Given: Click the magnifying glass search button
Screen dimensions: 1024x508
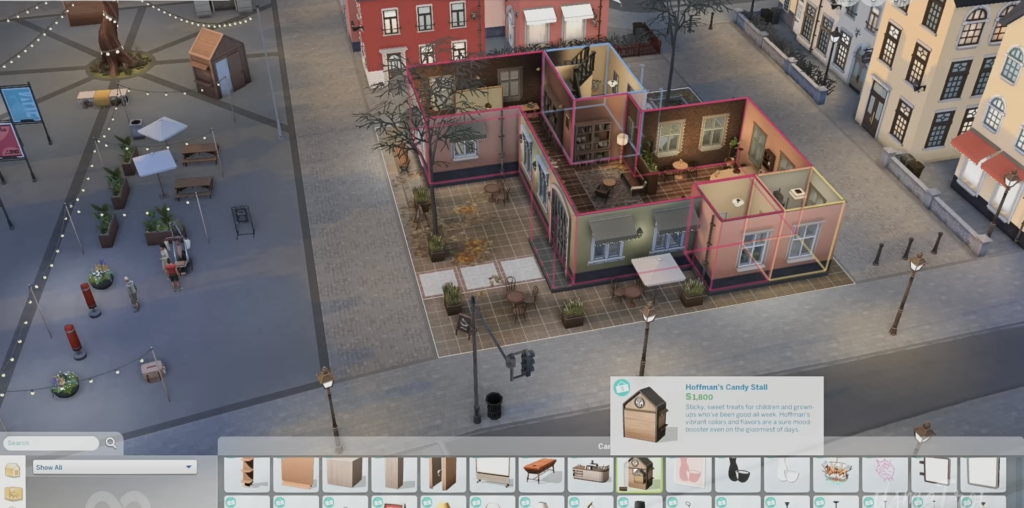Looking at the screenshot, I should click(111, 442).
